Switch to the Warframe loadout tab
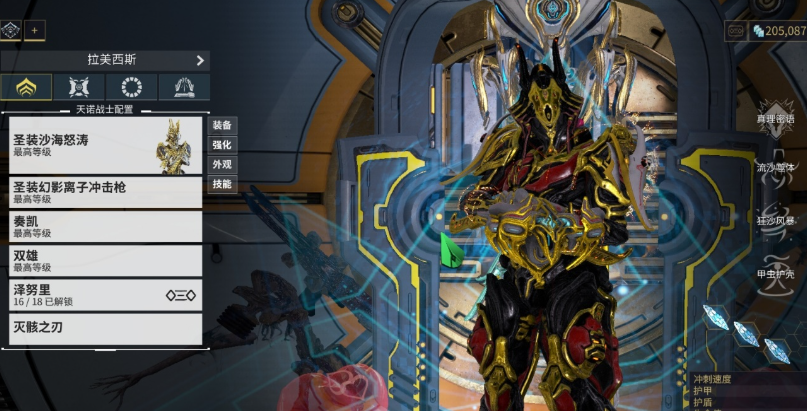The image size is (807, 411). click(26, 87)
